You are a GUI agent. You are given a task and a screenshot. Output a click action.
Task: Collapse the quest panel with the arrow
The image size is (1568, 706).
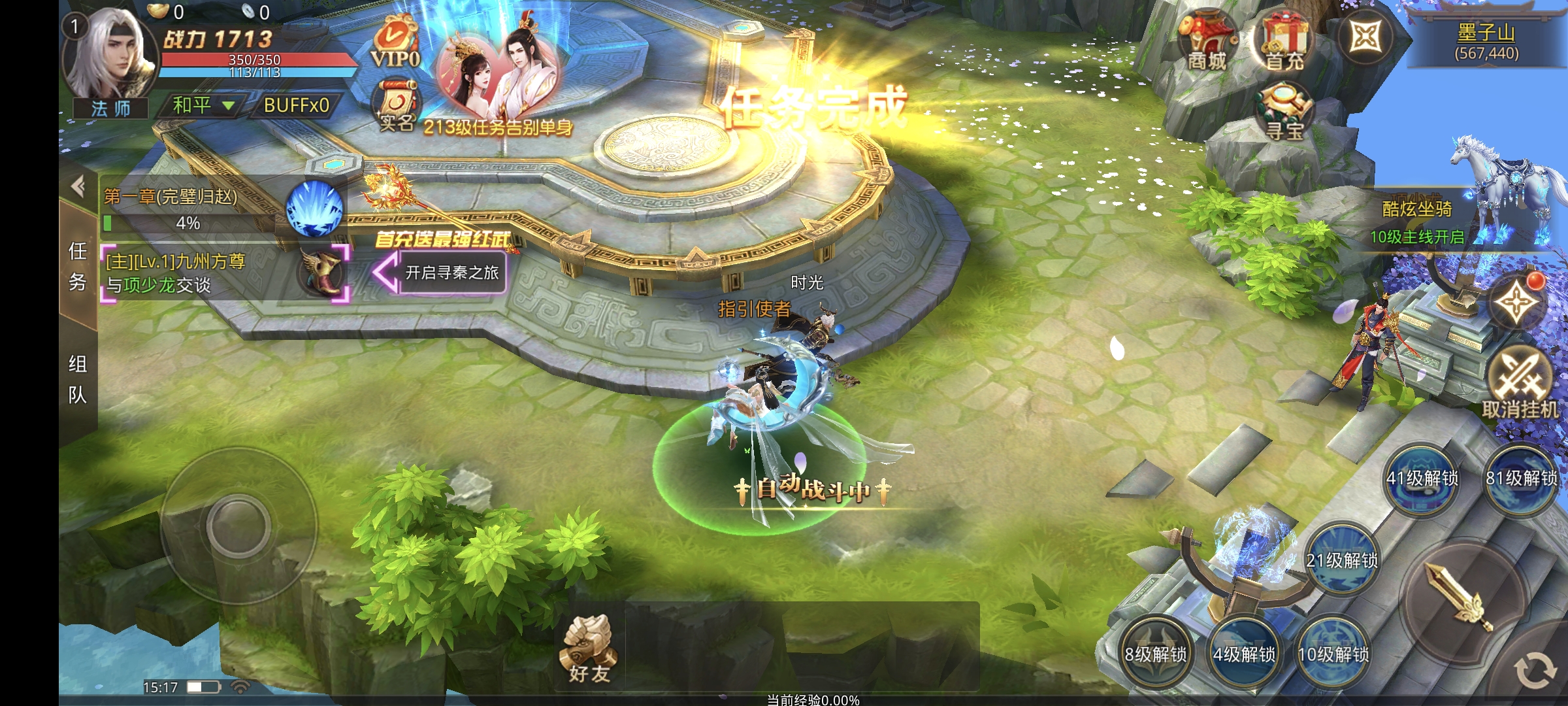pos(78,187)
